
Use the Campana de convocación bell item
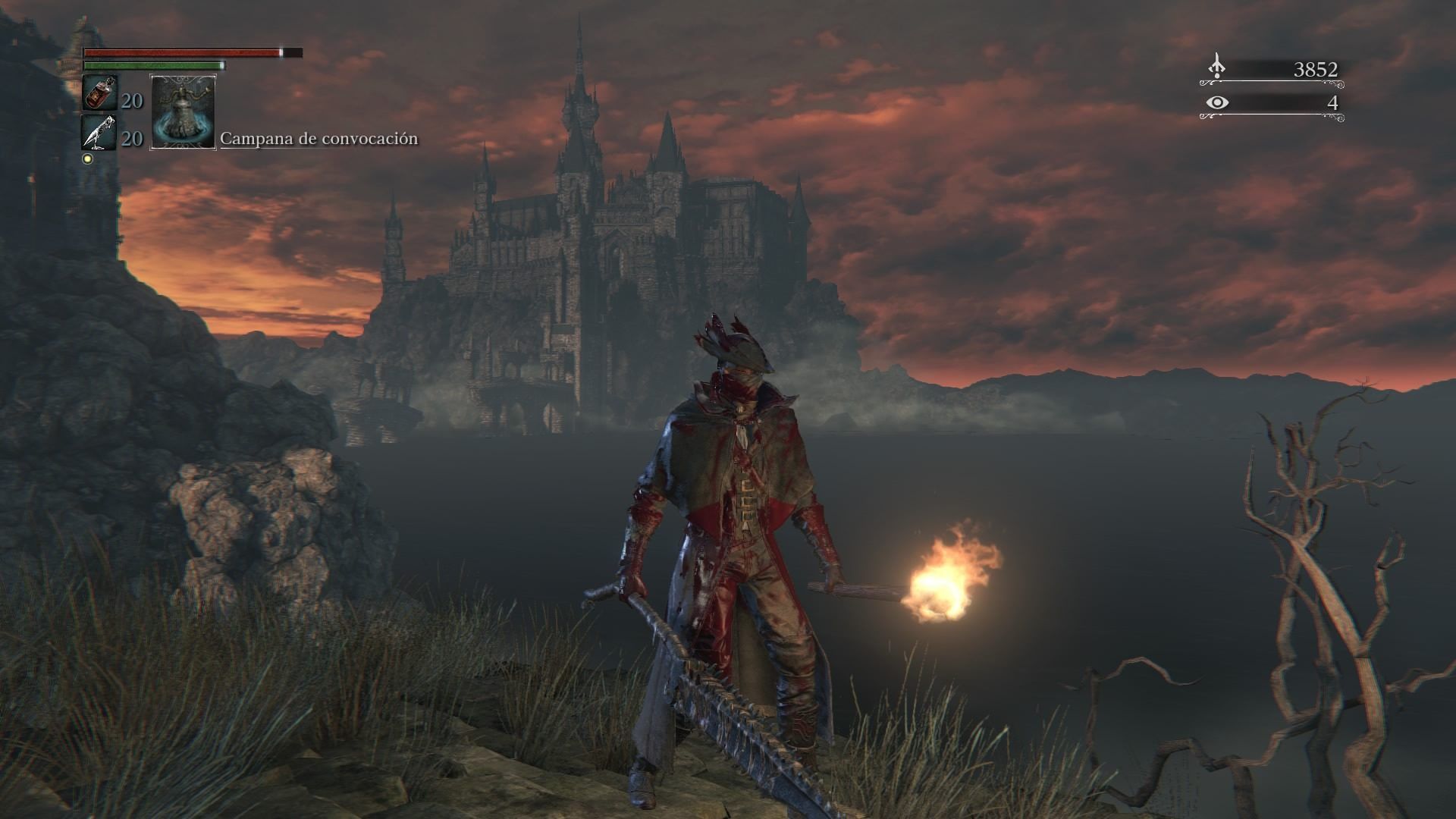coord(184,111)
